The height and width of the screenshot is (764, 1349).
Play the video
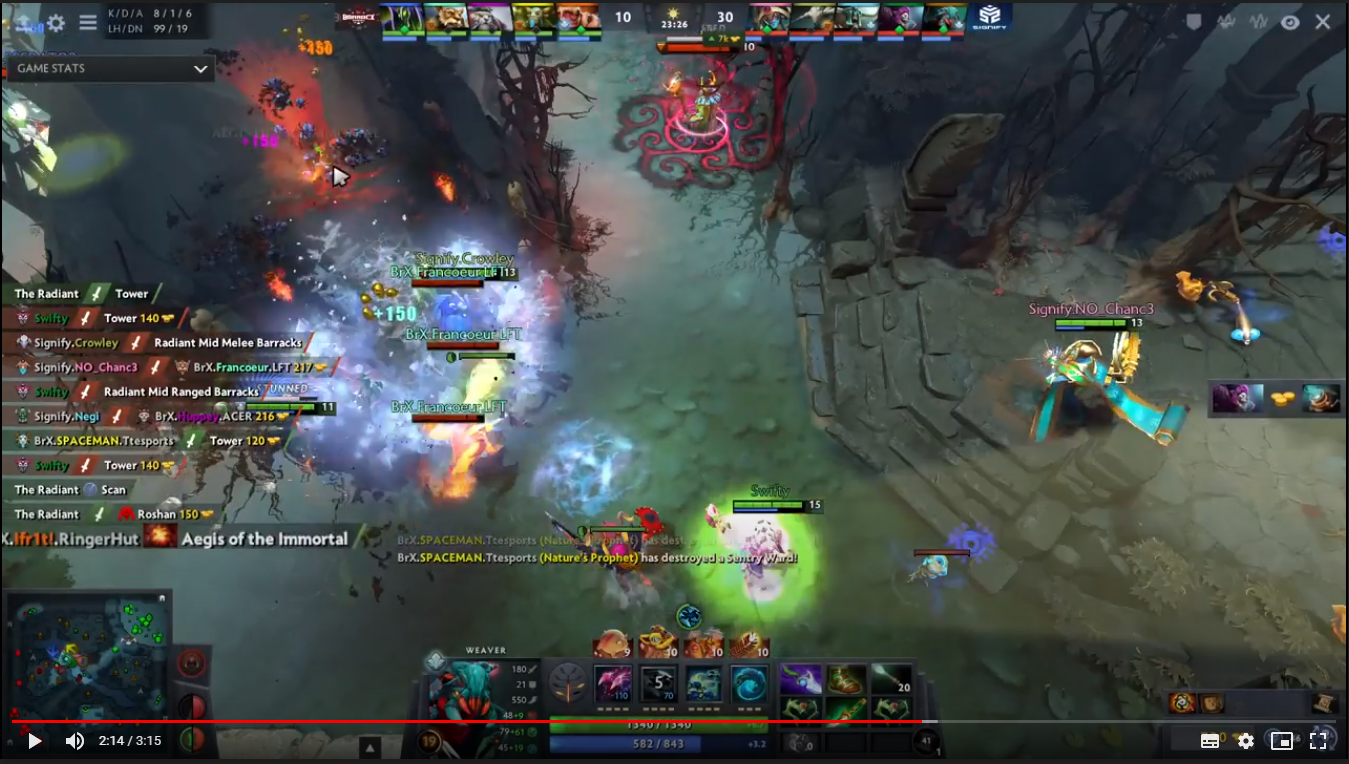coord(34,741)
